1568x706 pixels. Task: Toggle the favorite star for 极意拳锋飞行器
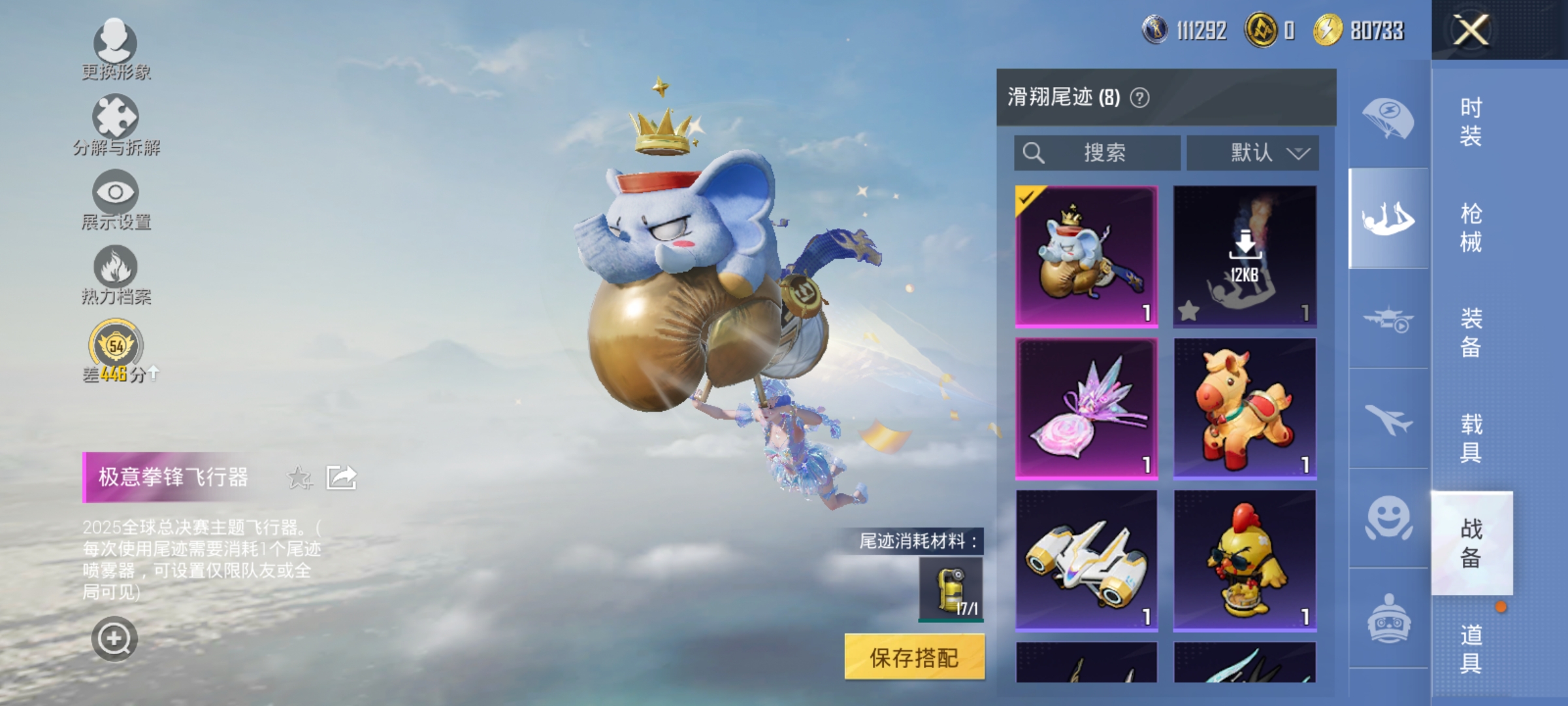[x=298, y=478]
